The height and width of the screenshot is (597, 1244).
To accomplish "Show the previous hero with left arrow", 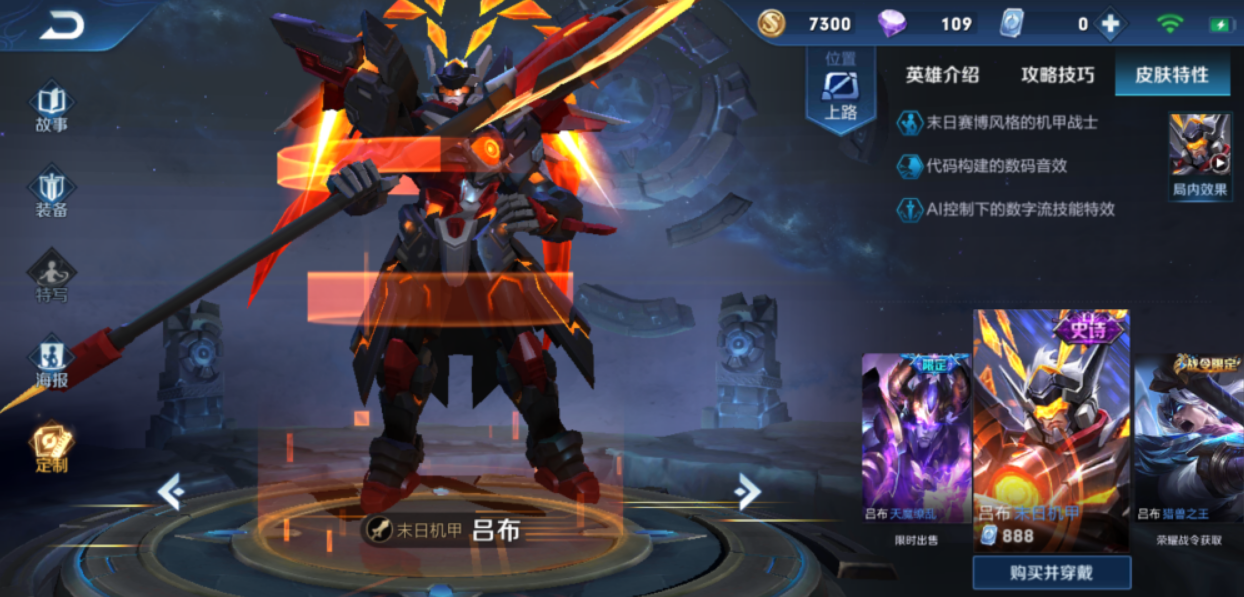I will click(171, 491).
